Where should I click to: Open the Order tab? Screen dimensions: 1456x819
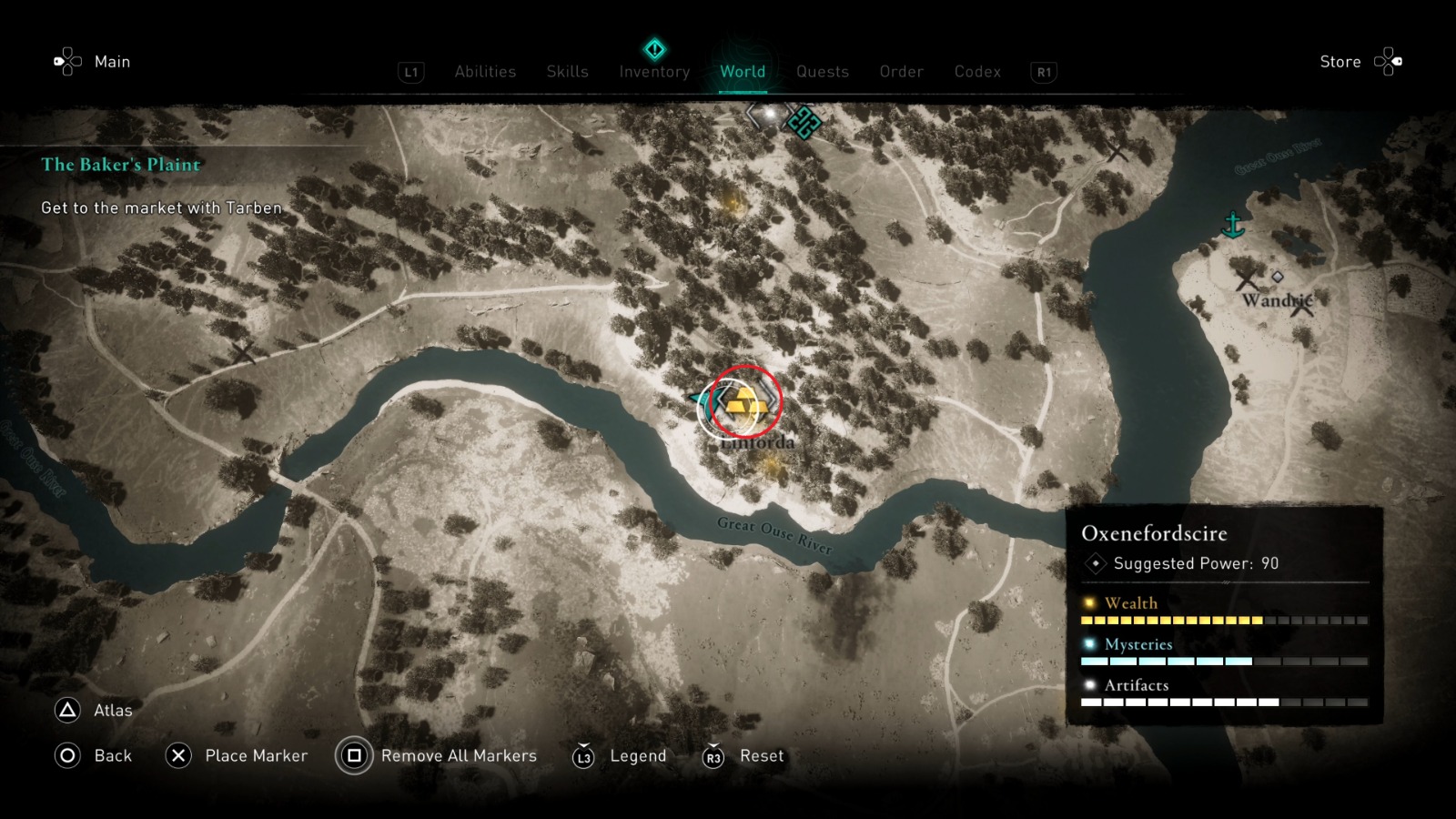click(900, 72)
